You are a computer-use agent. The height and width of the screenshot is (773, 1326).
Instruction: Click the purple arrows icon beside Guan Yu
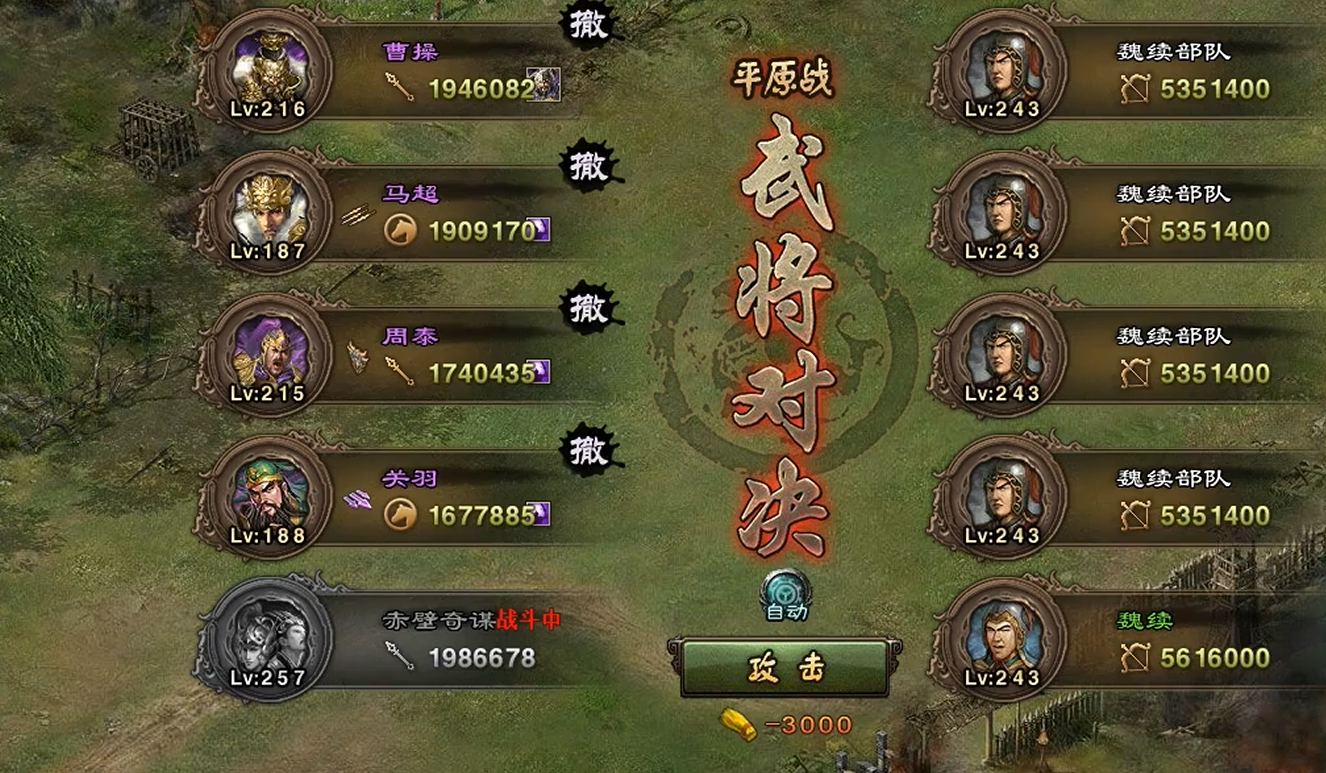tap(355, 498)
